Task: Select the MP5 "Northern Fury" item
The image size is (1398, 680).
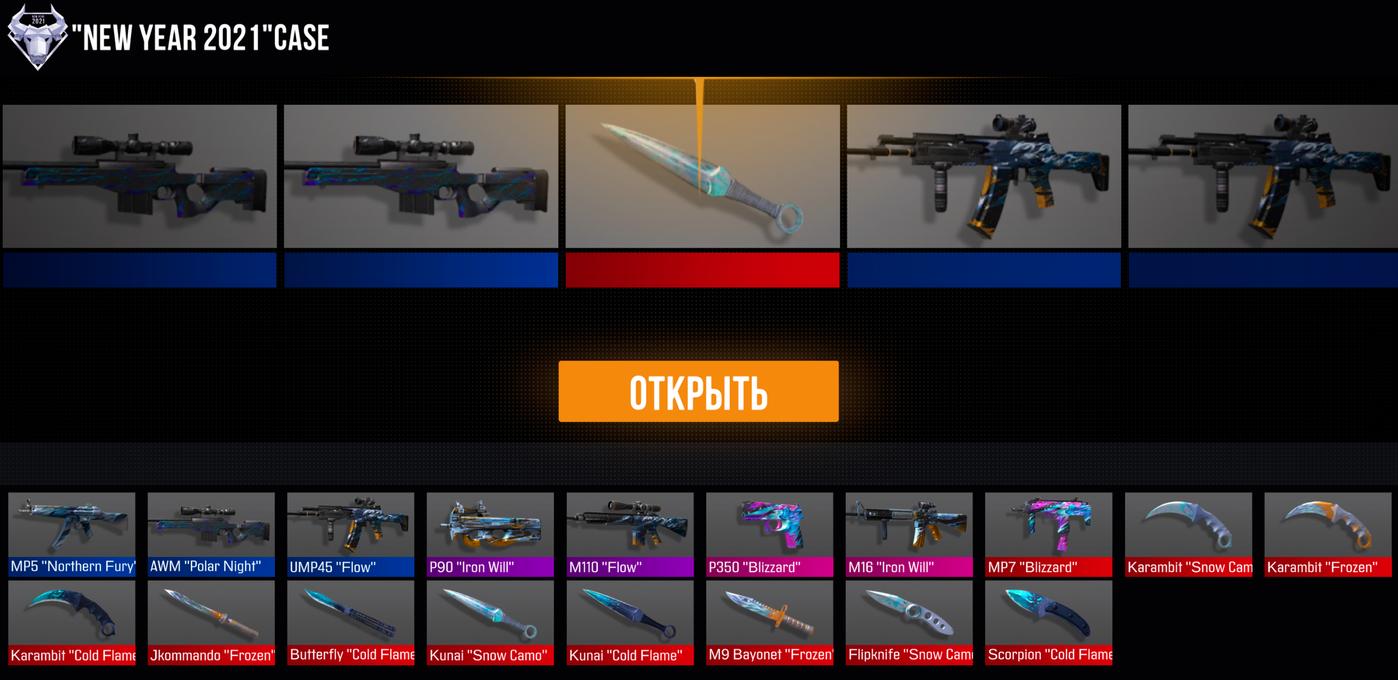Action: click(72, 534)
